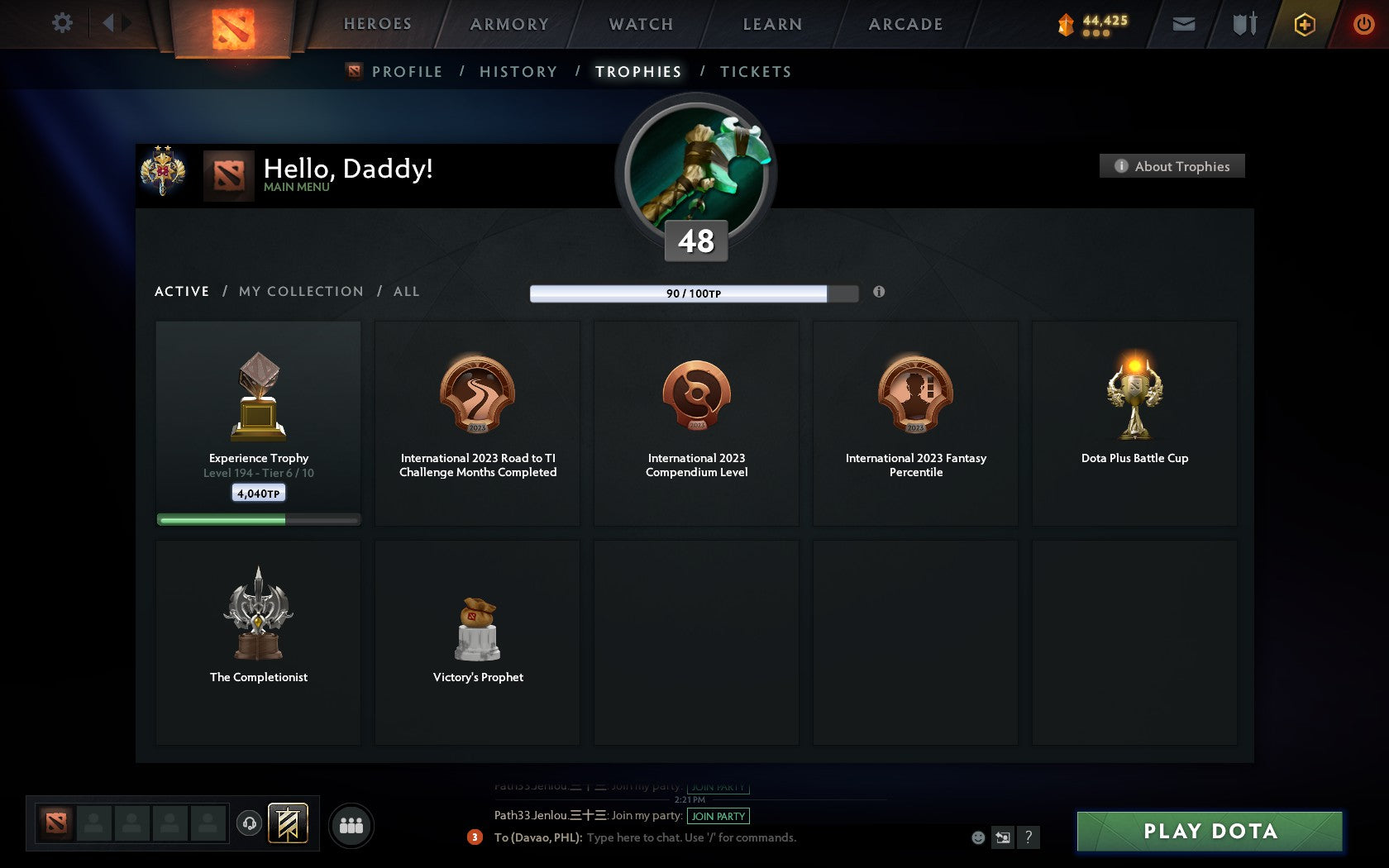Switch to the MY COLLECTION filter
Image resolution: width=1389 pixels, height=868 pixels.
click(300, 291)
